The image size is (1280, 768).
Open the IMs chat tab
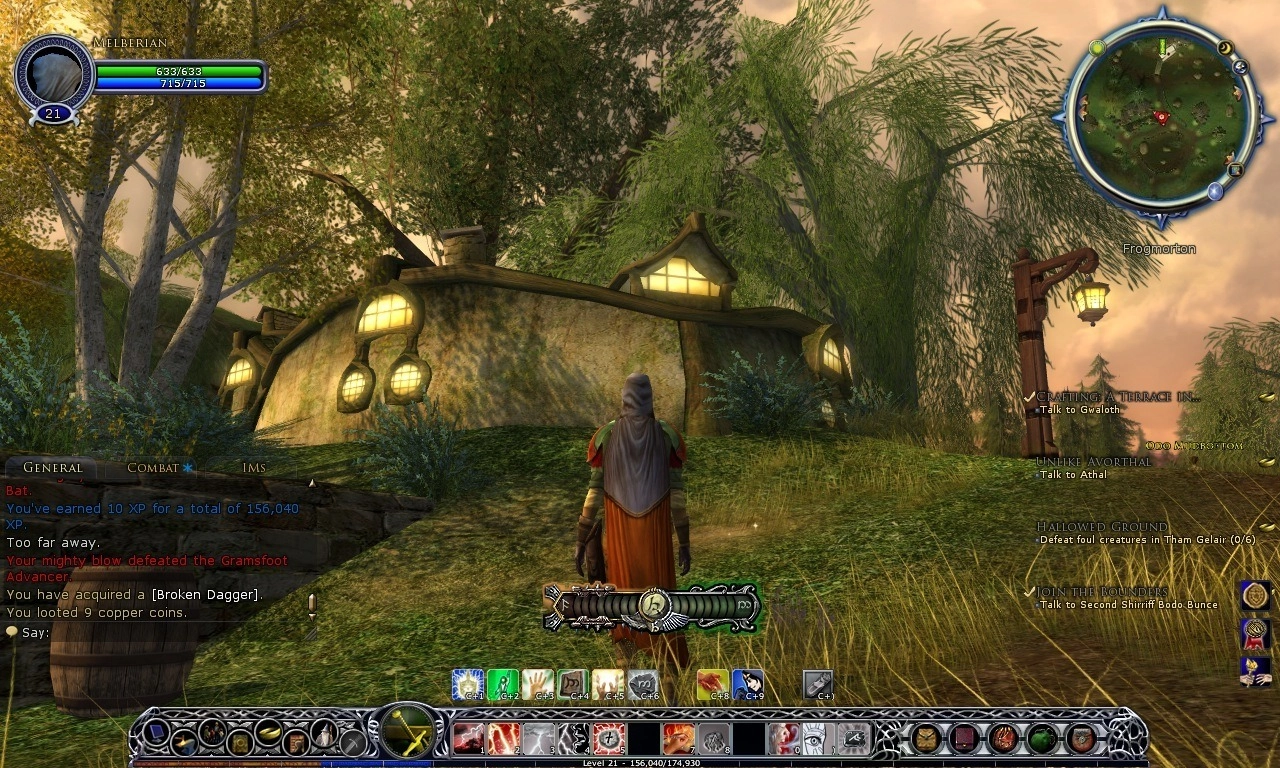tap(254, 468)
